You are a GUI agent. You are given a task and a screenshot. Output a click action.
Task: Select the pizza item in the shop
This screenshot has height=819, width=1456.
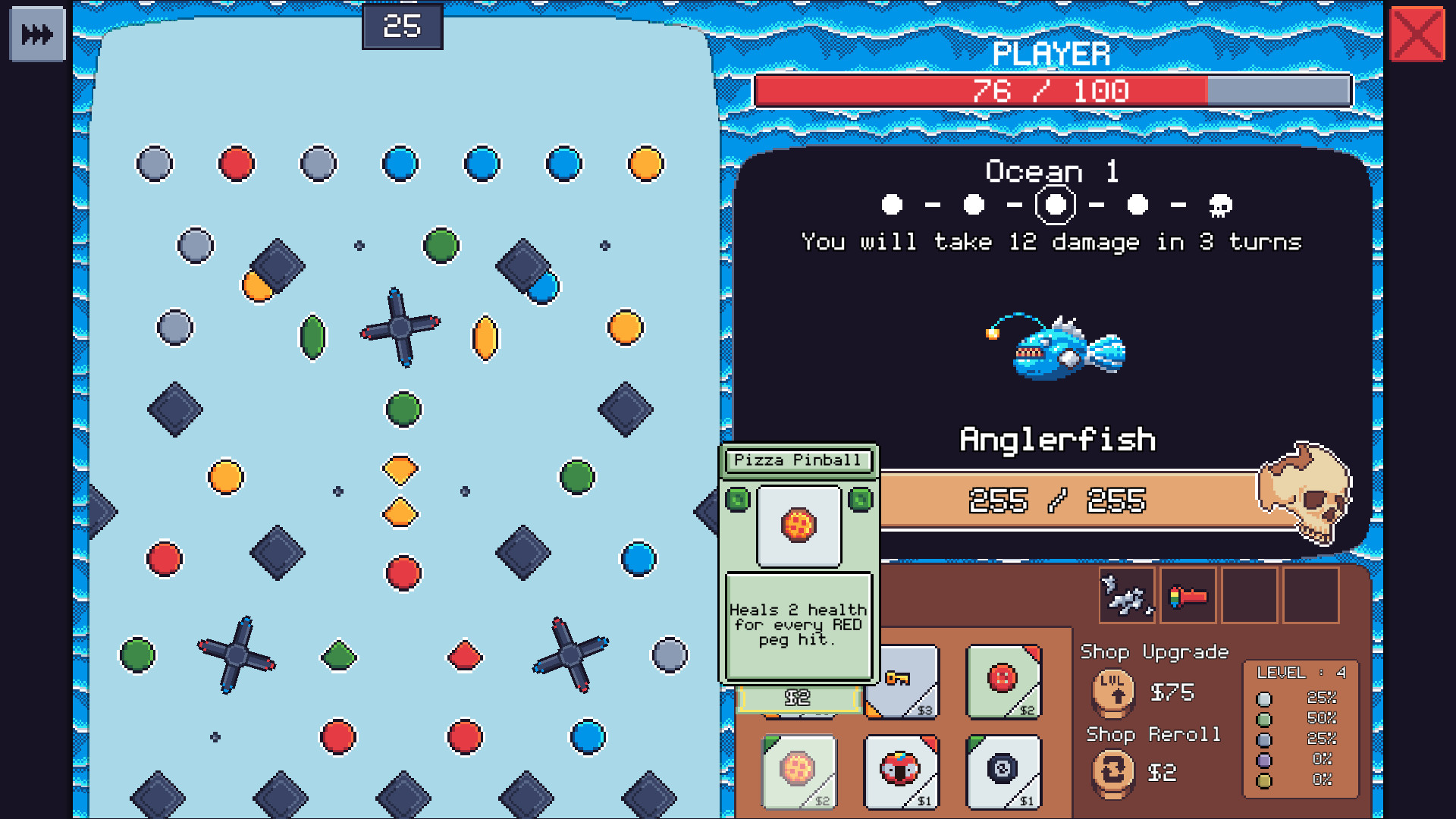click(798, 771)
